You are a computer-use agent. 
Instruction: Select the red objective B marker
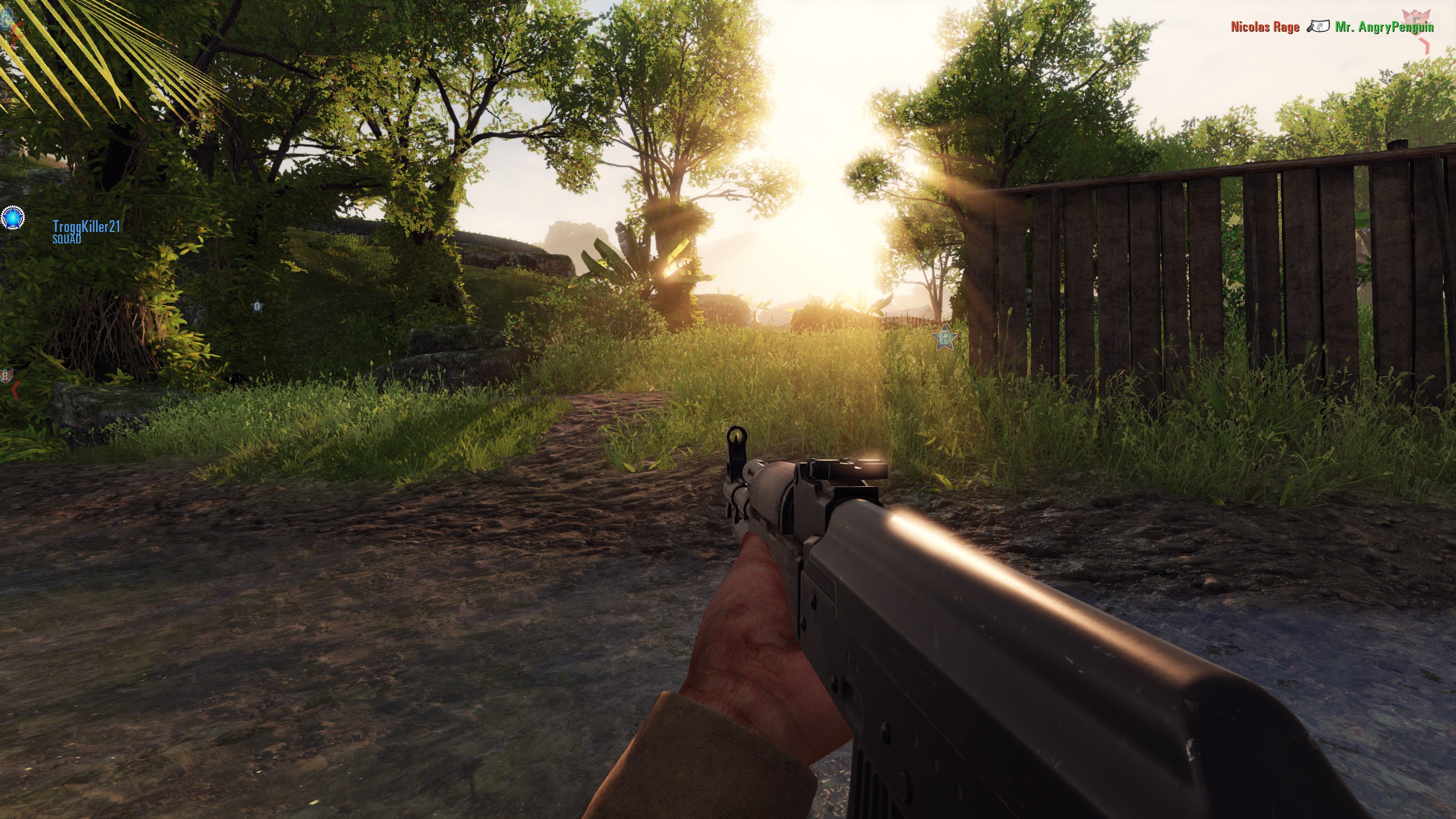click(x=6, y=376)
